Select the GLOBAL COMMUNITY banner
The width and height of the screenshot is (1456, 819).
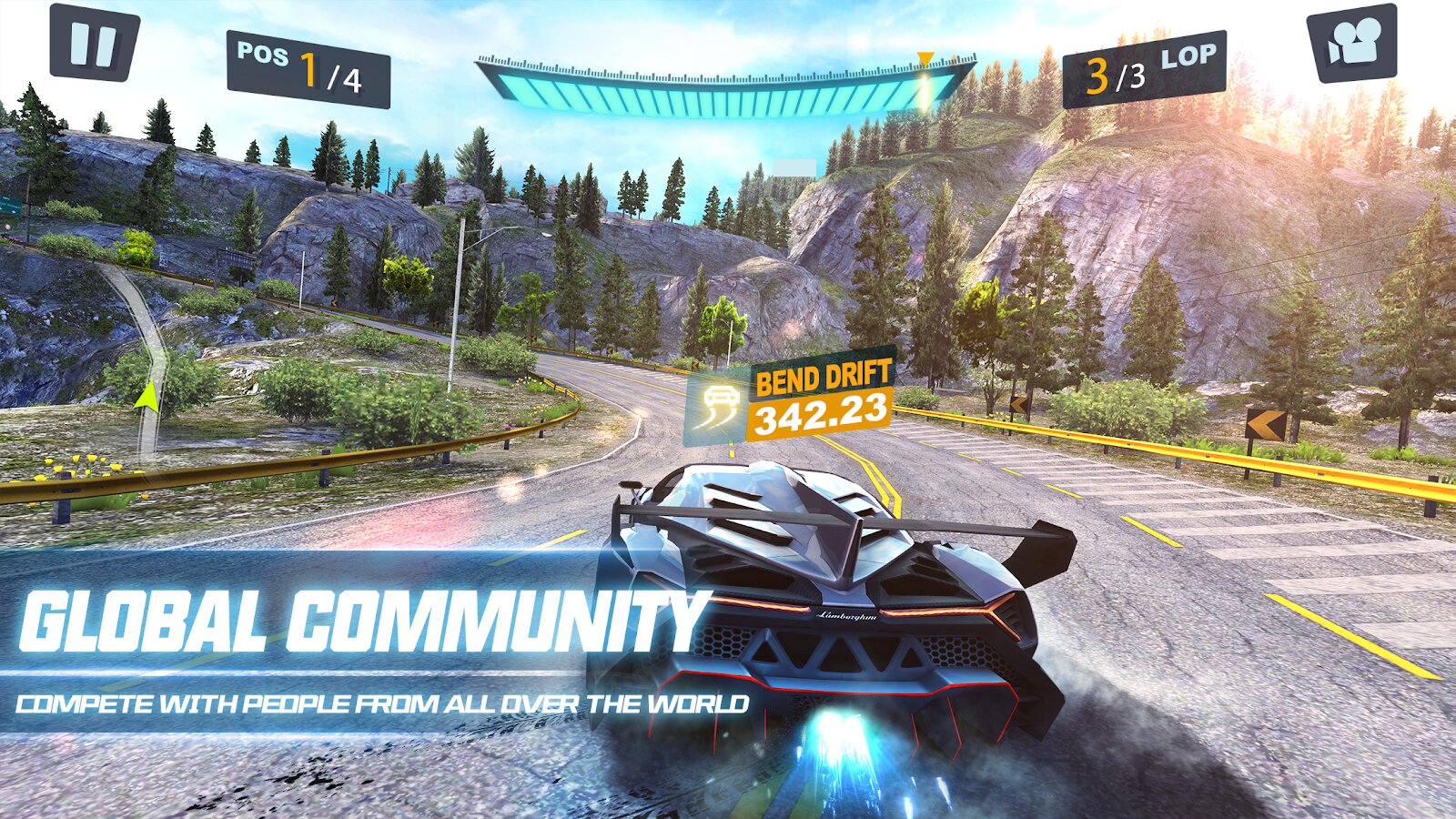click(364, 617)
